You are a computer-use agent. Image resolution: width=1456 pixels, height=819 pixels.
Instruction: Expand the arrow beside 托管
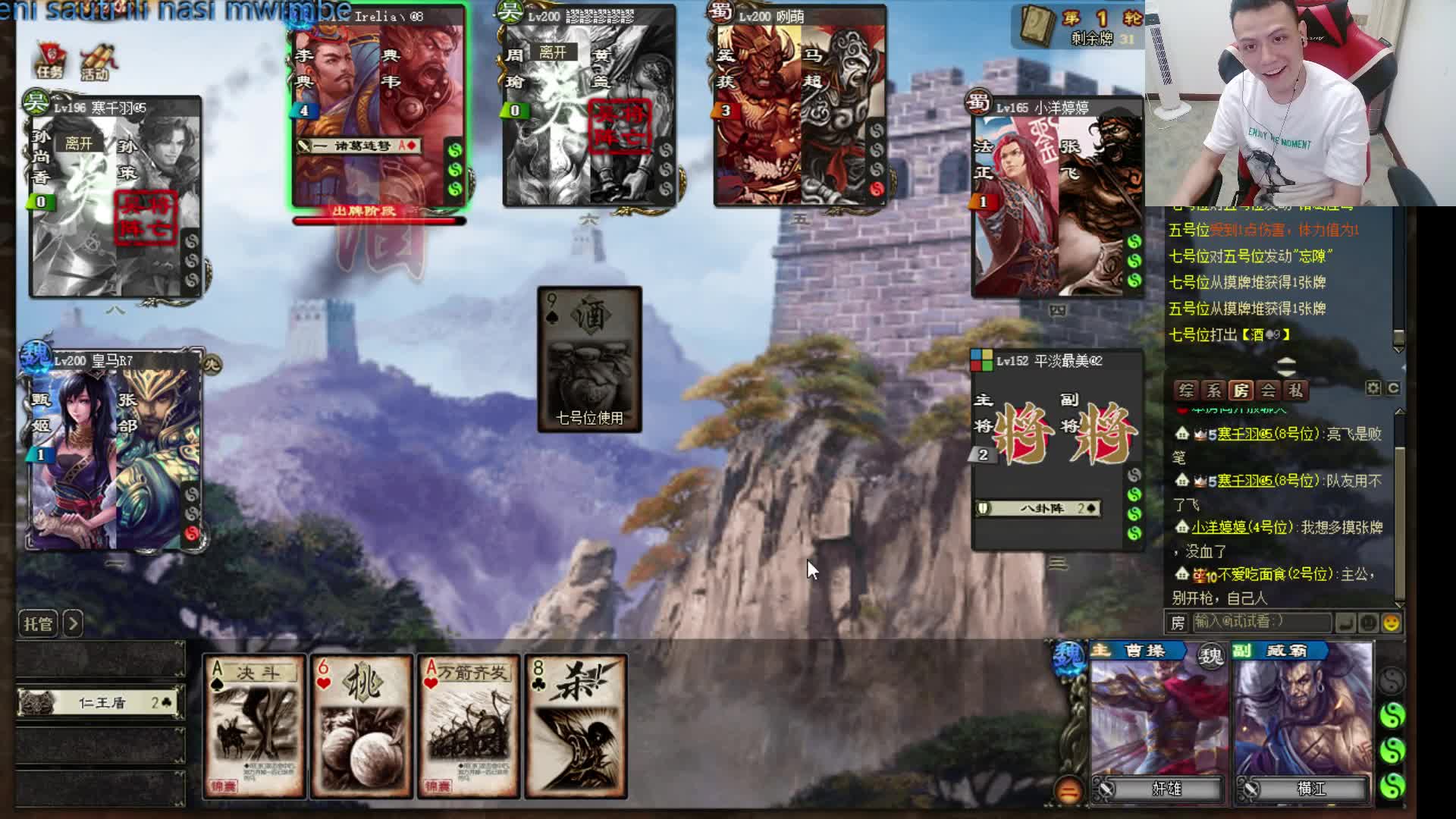73,624
